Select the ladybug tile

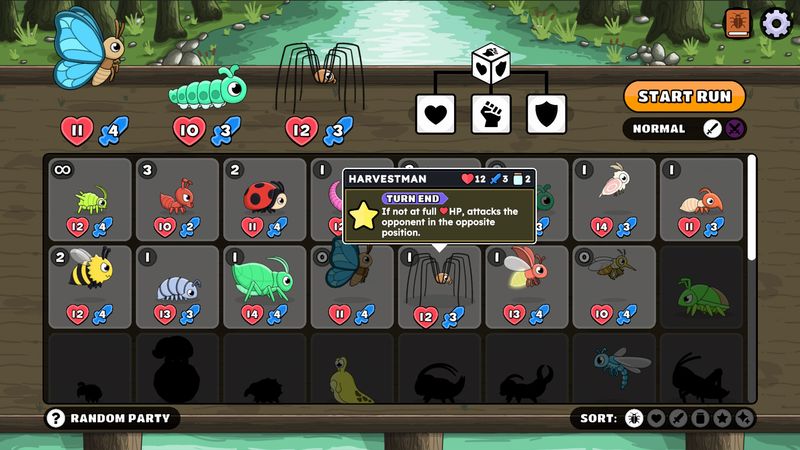tap(265, 200)
